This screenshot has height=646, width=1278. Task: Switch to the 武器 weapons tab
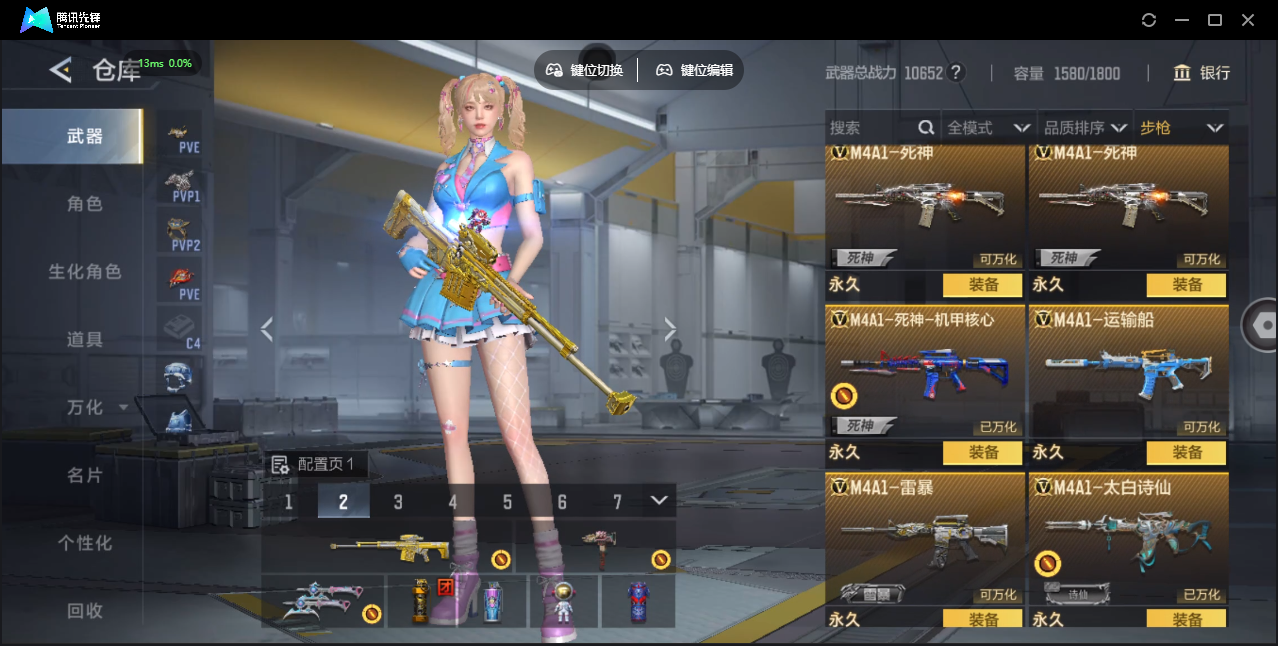pos(84,136)
